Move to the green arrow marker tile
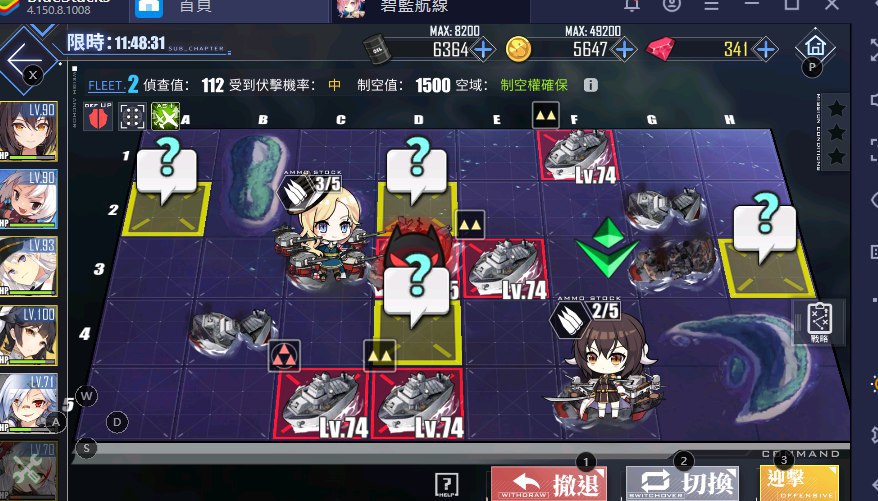Image resolution: width=878 pixels, height=501 pixels. (x=606, y=250)
